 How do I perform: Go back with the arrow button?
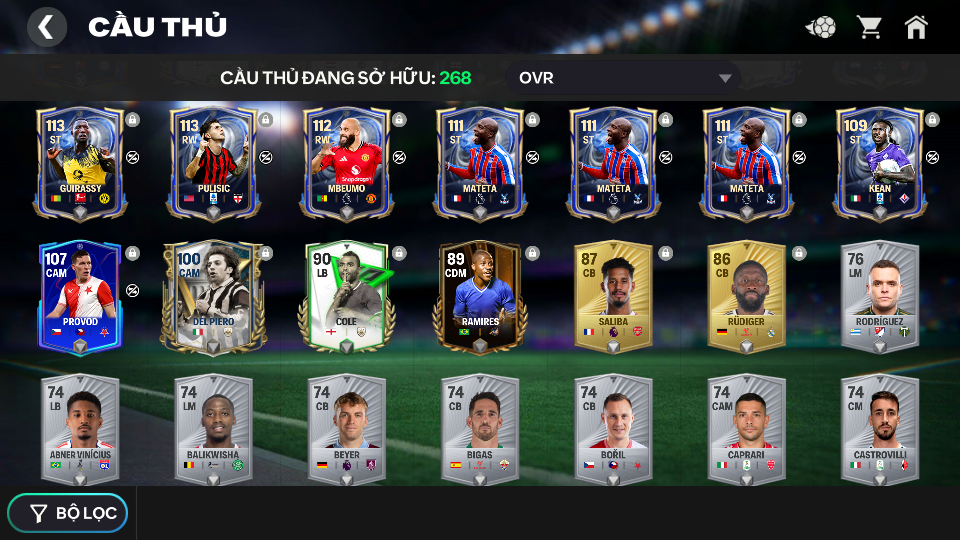[x=46, y=27]
